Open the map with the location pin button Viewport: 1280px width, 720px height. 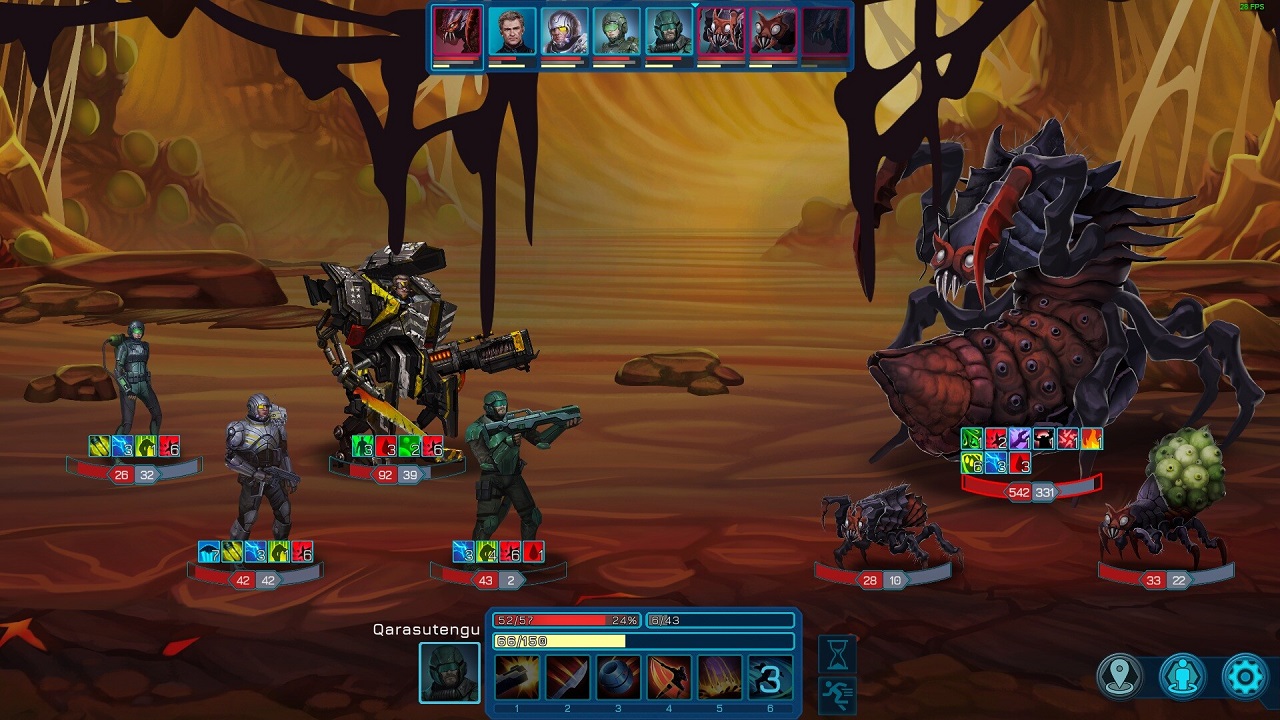point(1119,677)
